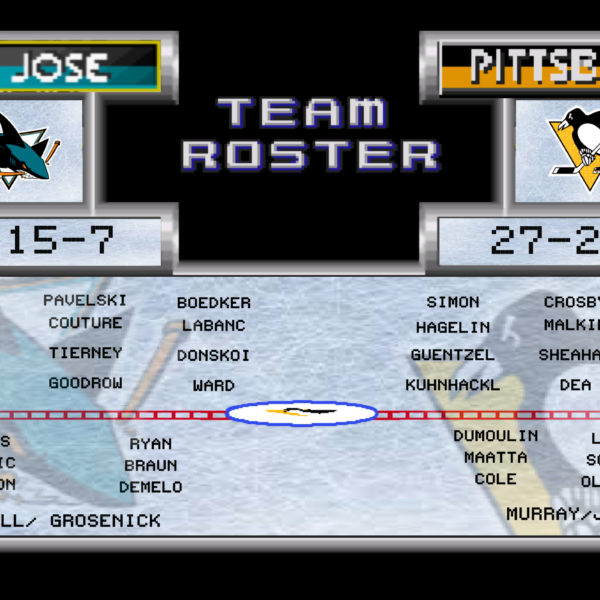
Task: Select Simon in the Pittsburgh roster
Action: coord(453,302)
